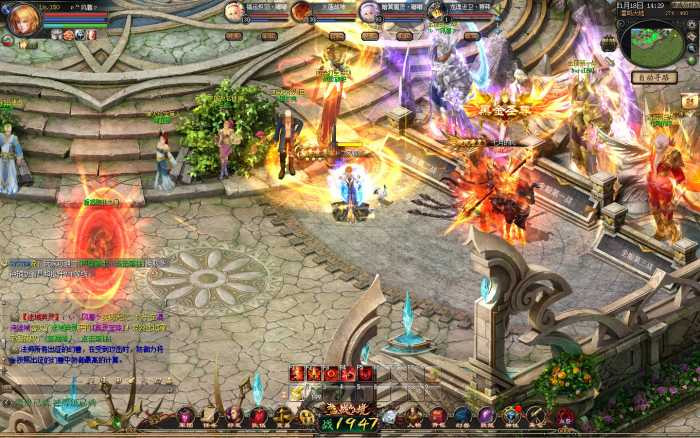Activate the 自动寻路 auto-path button

tap(655, 77)
